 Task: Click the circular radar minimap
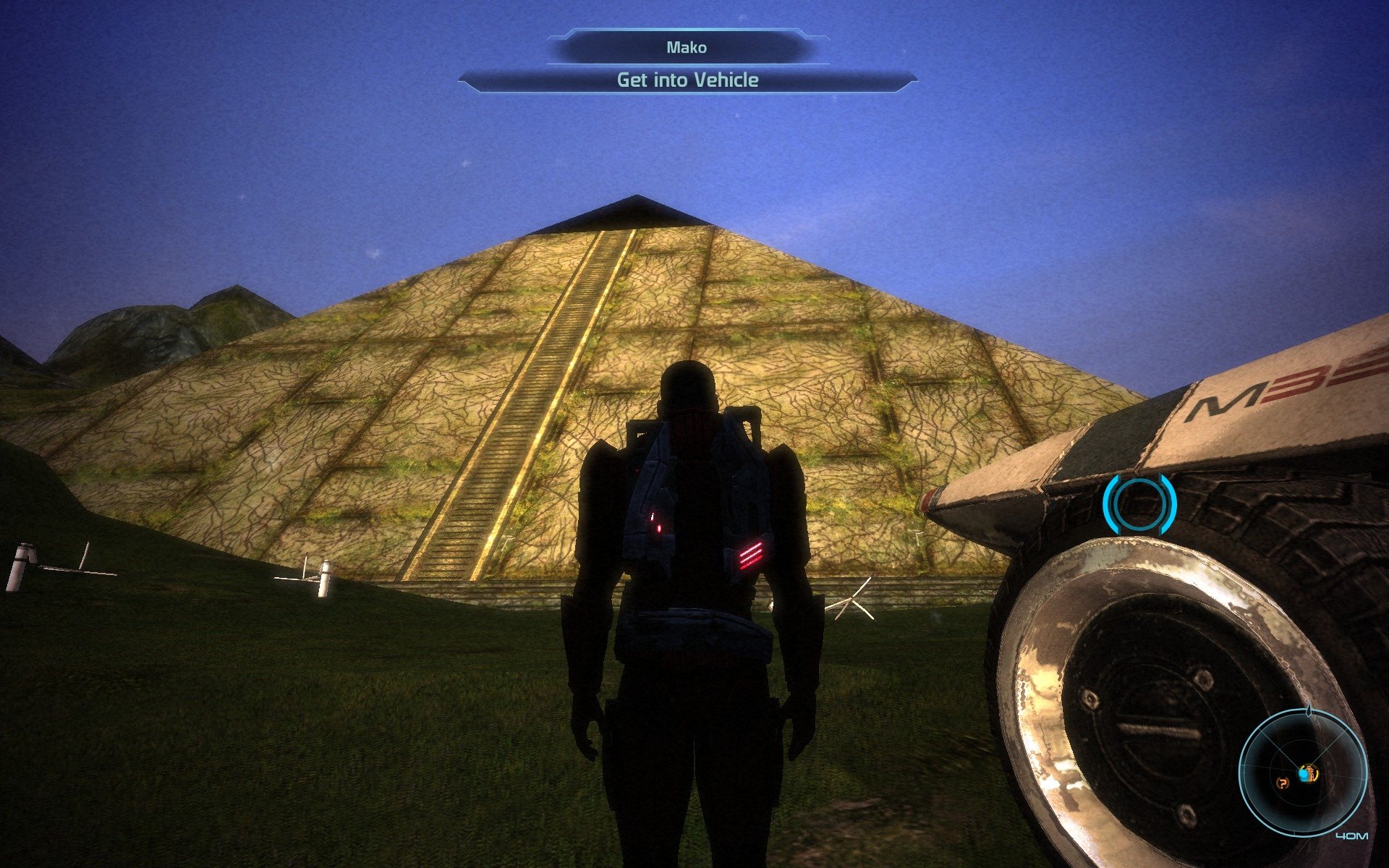tap(1303, 773)
